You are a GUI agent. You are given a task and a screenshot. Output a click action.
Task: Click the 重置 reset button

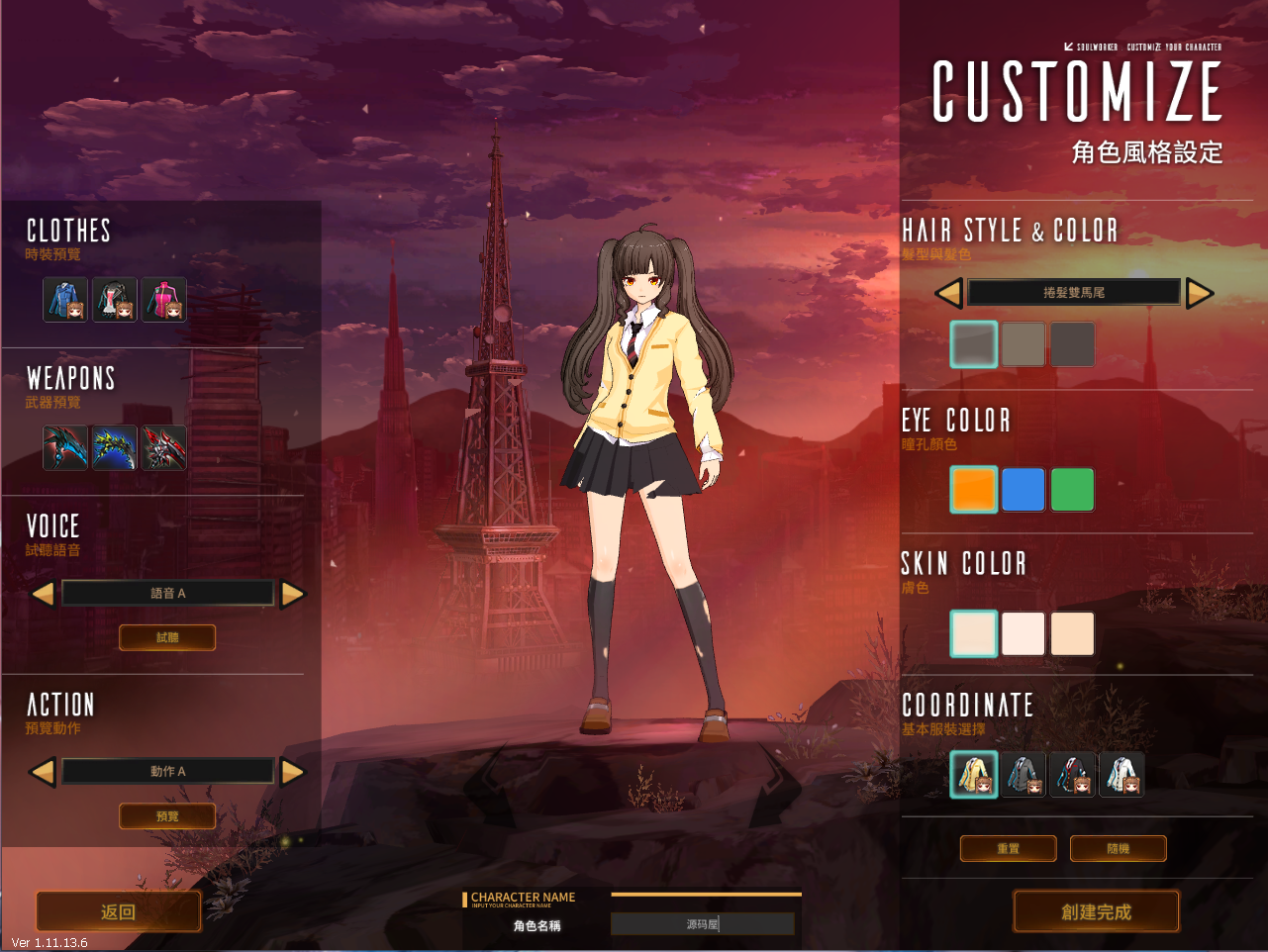coord(1008,848)
